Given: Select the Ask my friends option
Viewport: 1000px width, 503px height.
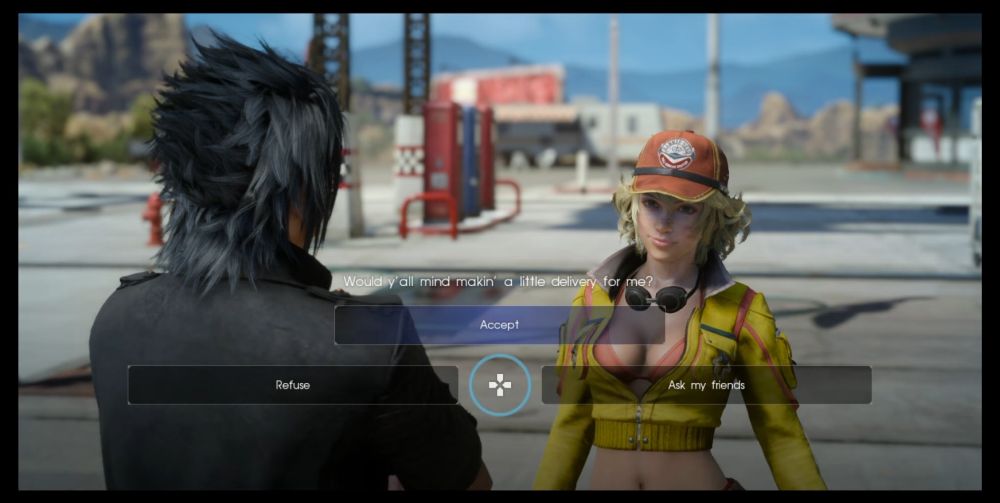Looking at the screenshot, I should (x=706, y=385).
